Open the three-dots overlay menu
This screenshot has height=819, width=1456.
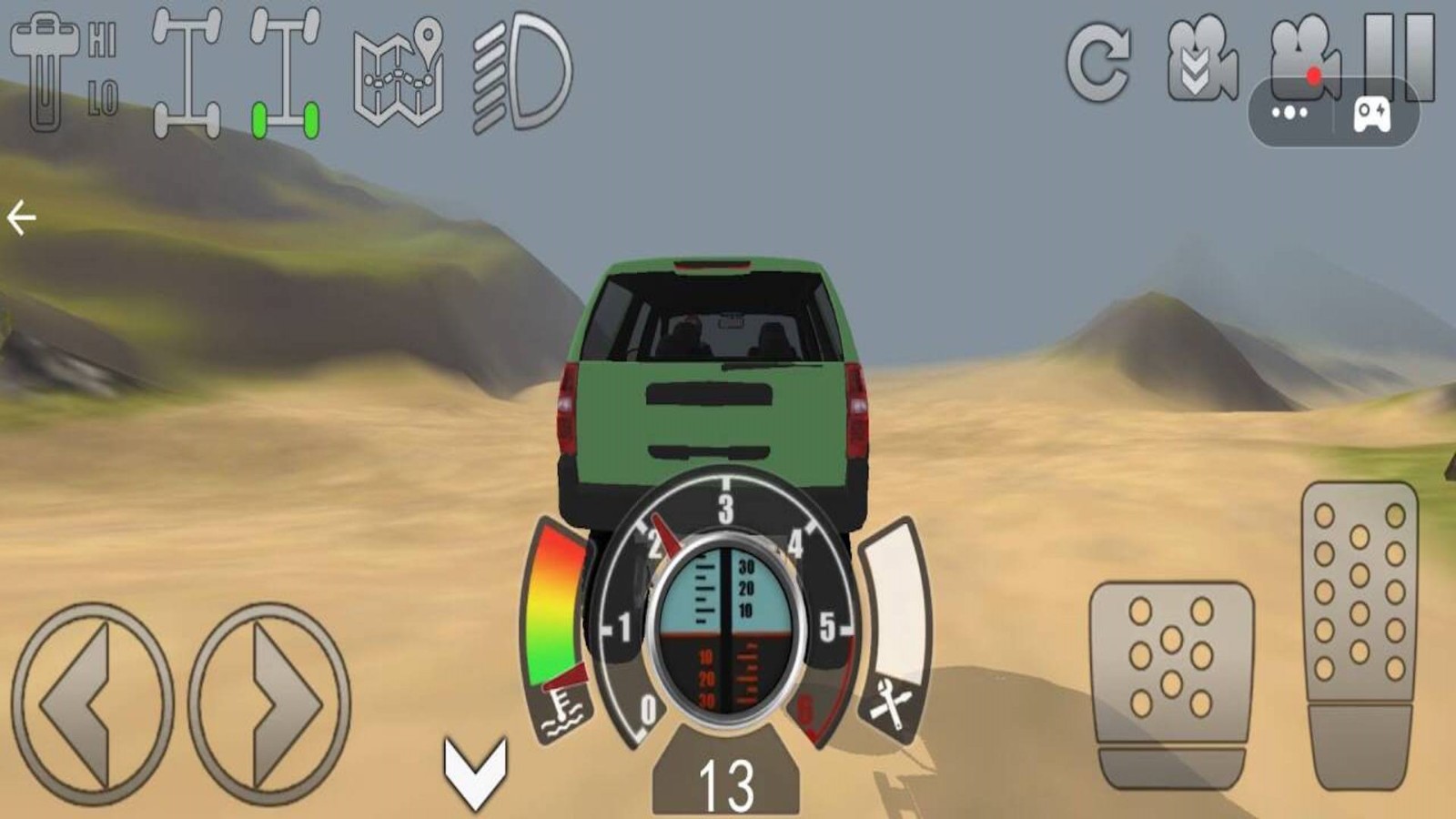(x=1289, y=113)
